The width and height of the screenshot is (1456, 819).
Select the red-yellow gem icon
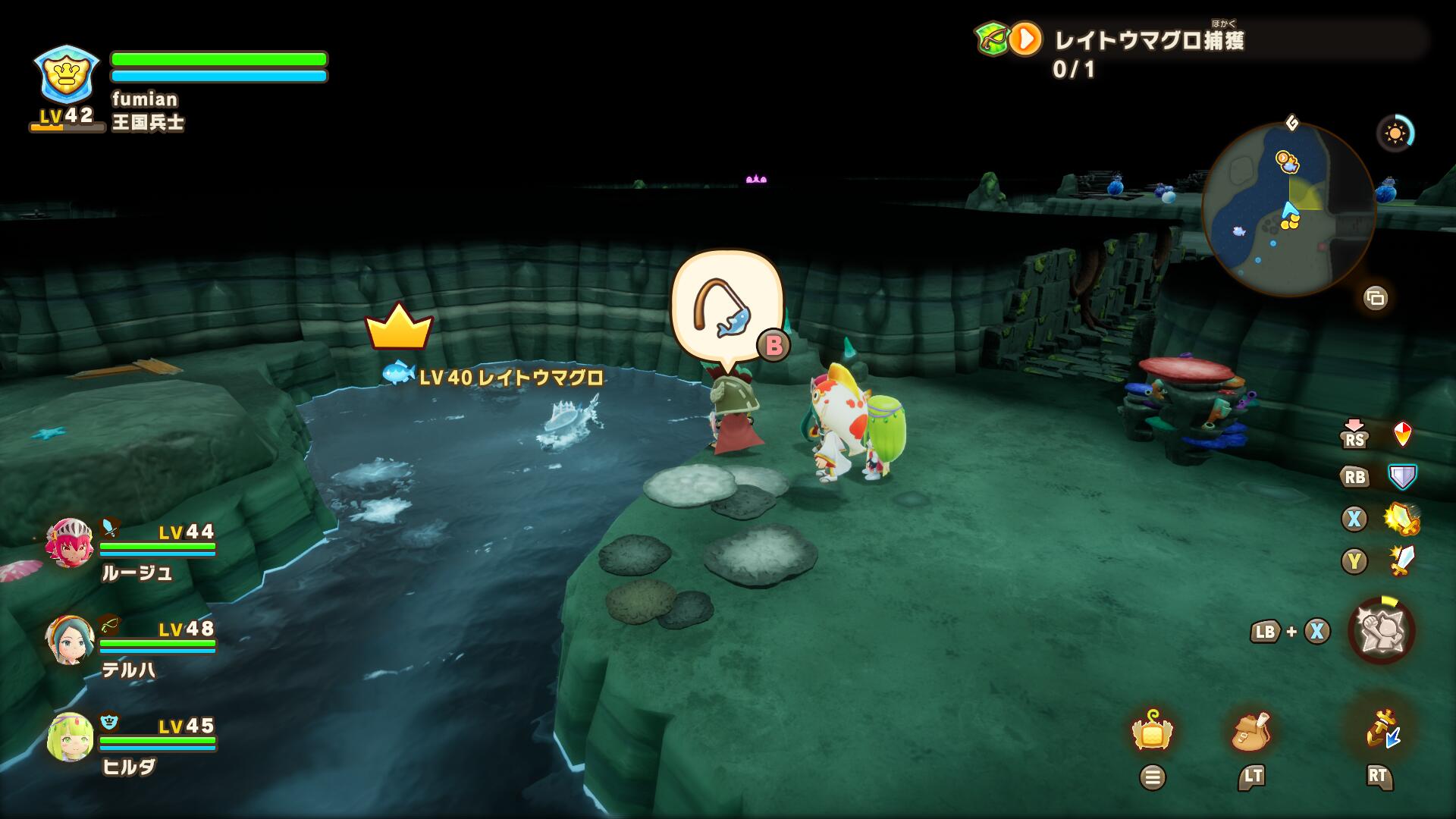click(x=1403, y=435)
